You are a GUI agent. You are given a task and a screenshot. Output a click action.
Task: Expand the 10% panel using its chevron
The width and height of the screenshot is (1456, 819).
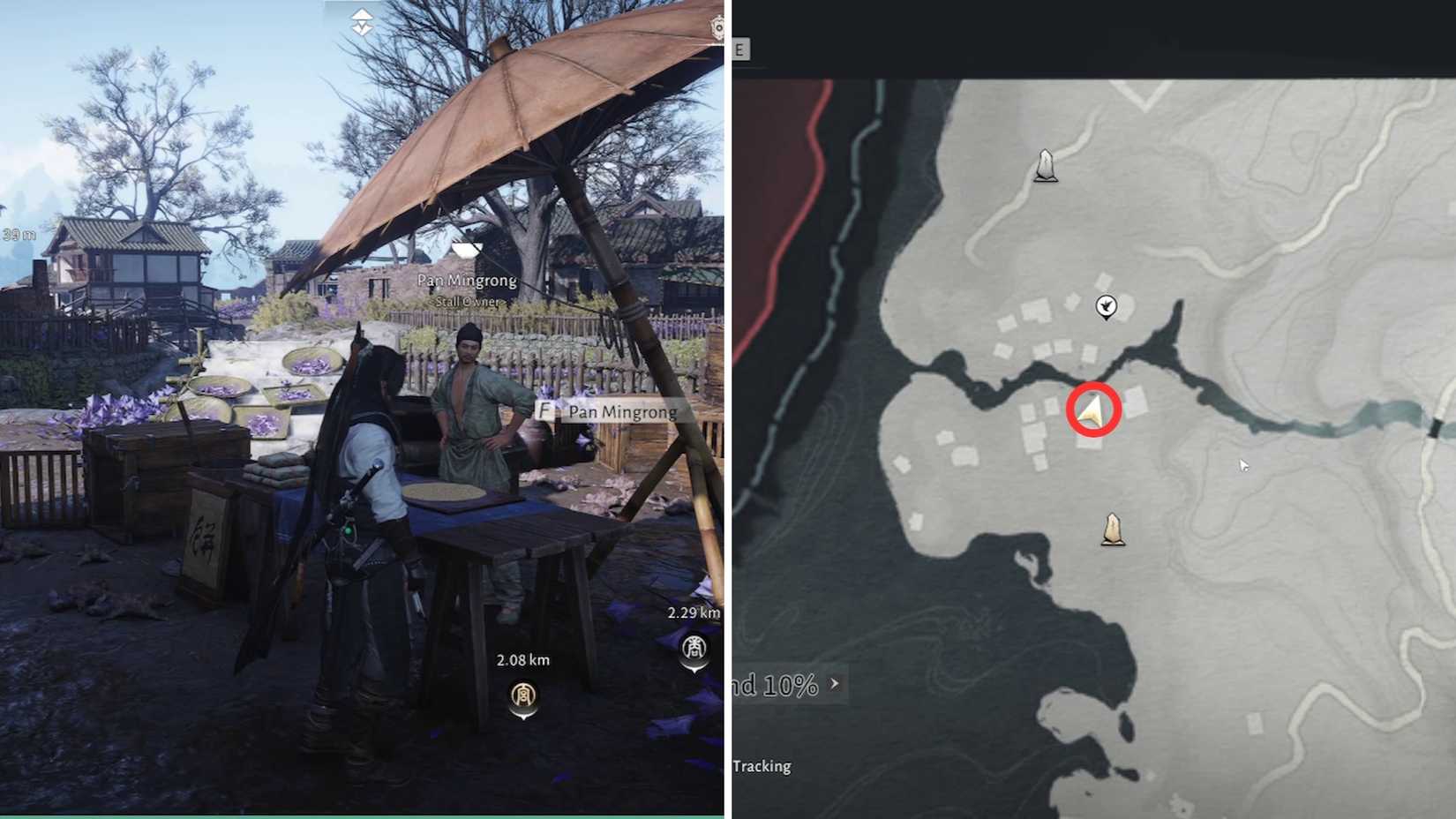[x=835, y=684]
